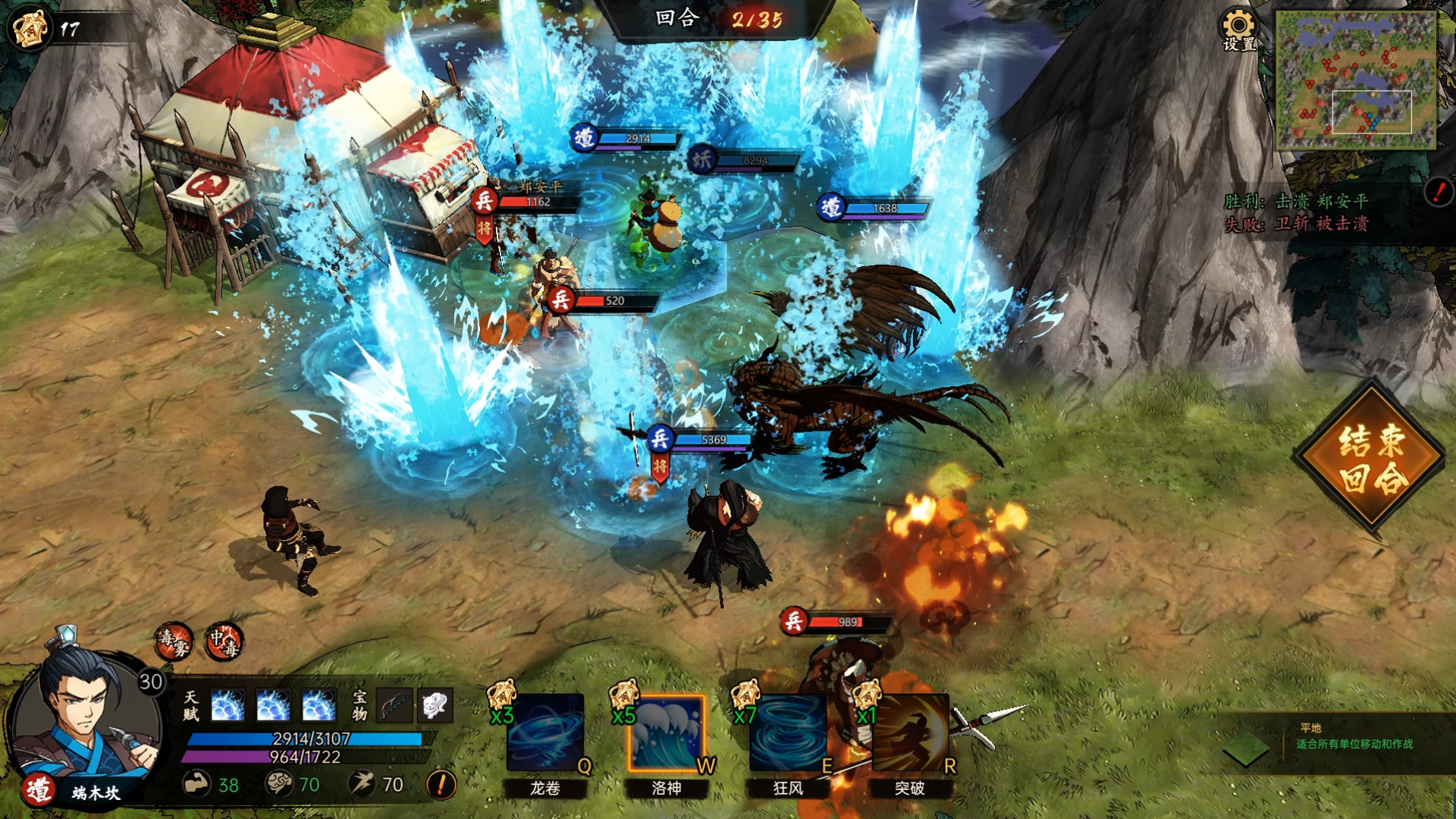Cast the 狂风 whirlwind skill
This screenshot has width=1456, height=819.
(788, 733)
